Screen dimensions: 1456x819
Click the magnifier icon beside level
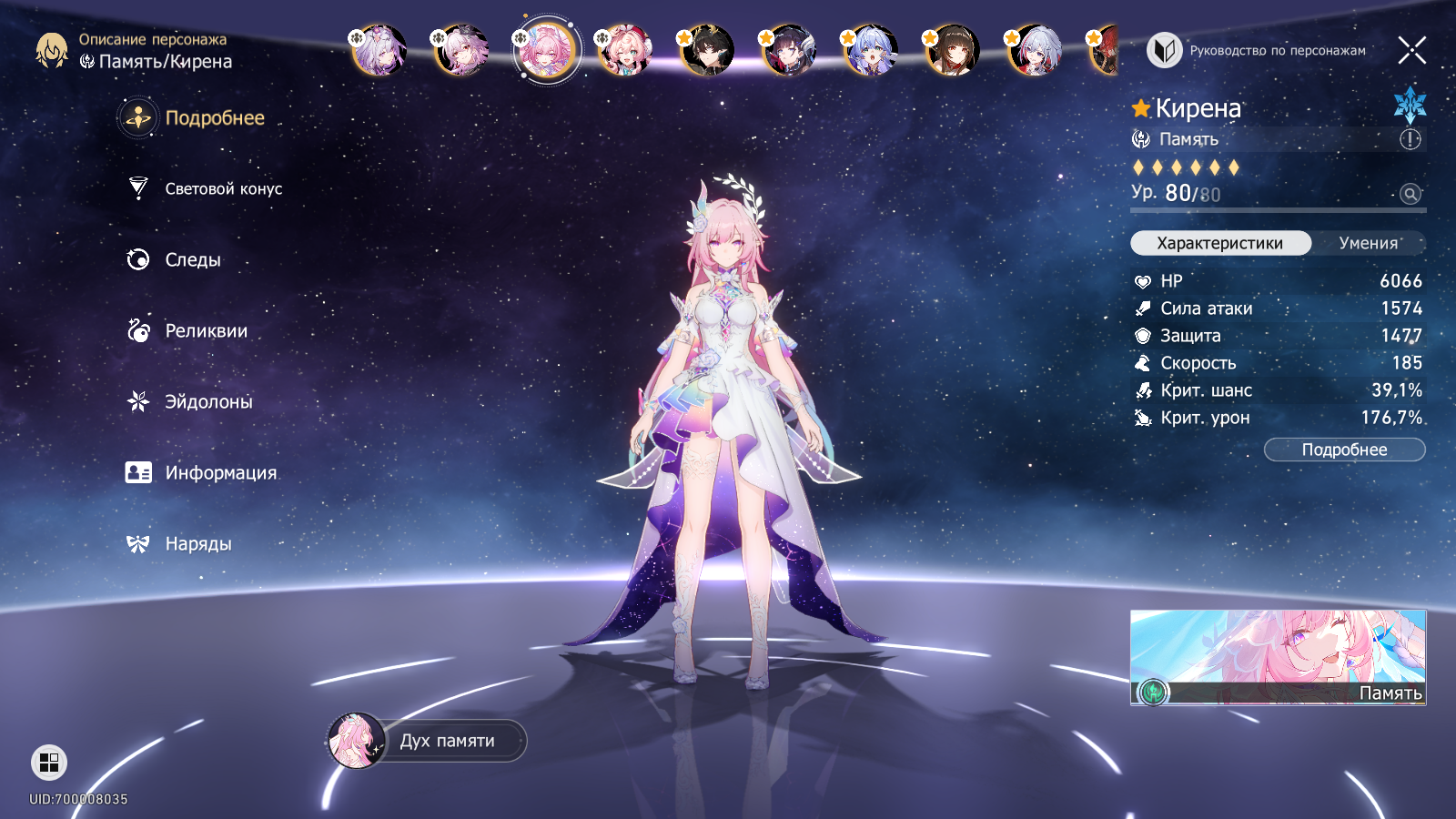(1410, 194)
